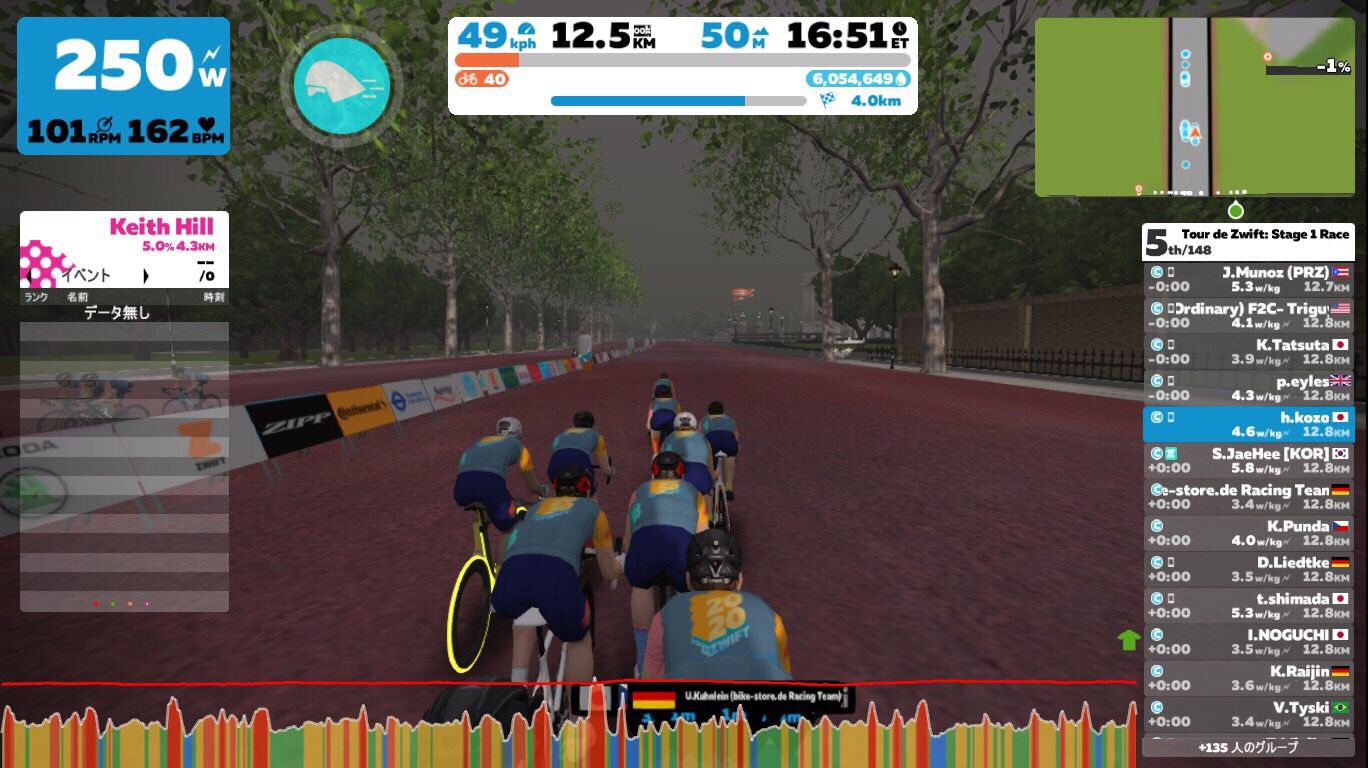Click the U.Kuhnlein rider name tag
The height and width of the screenshot is (768, 1368).
(x=739, y=698)
